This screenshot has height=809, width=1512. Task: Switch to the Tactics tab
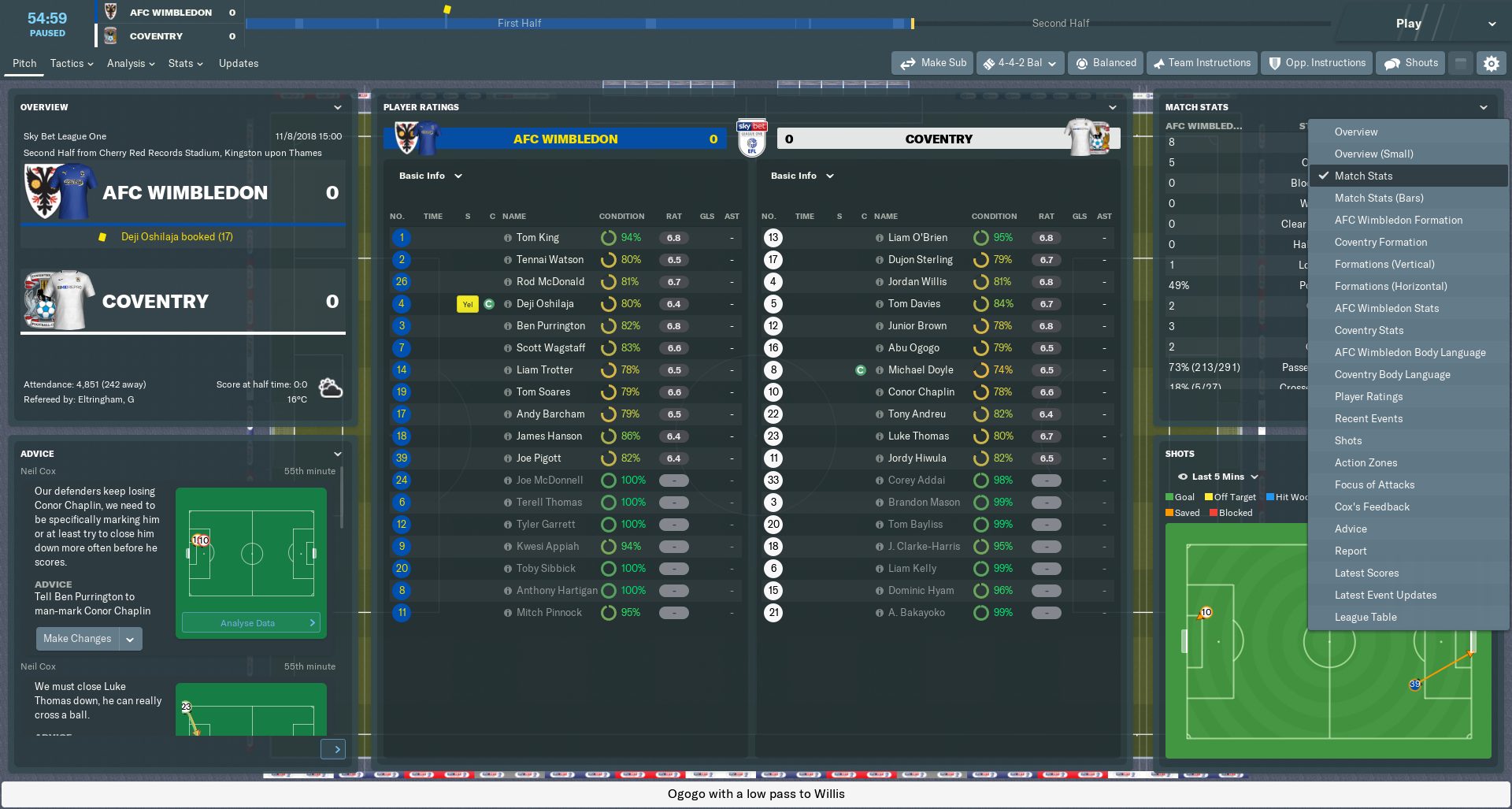pos(67,63)
